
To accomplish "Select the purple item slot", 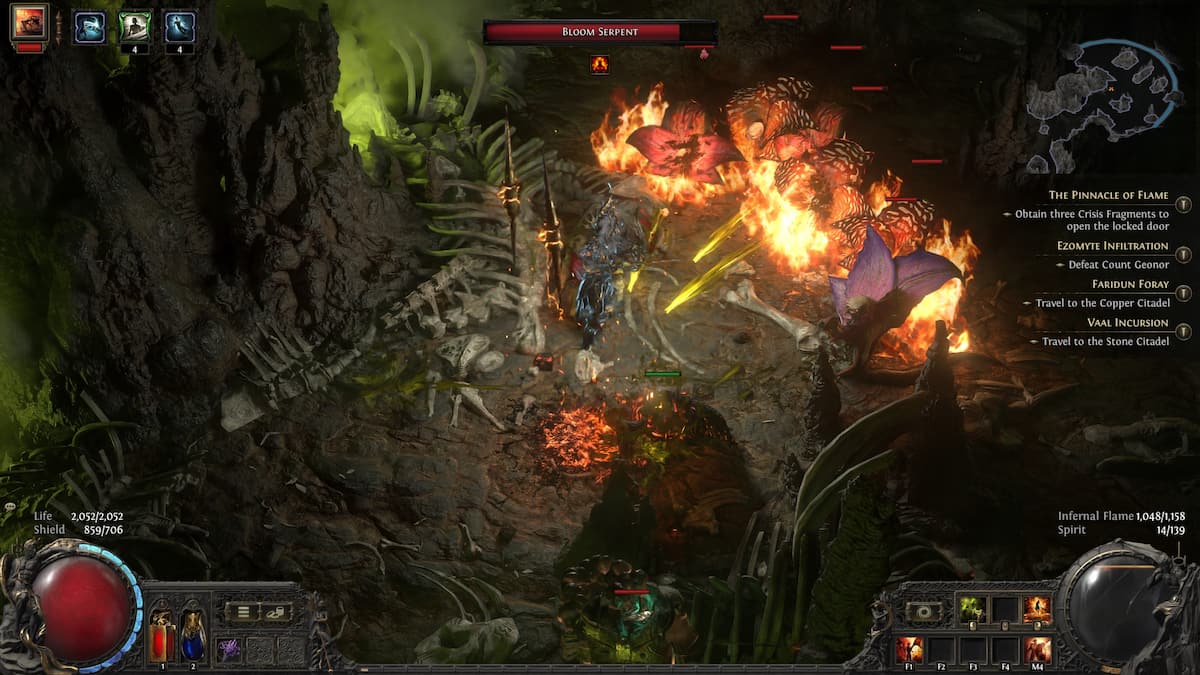I will 229,649.
